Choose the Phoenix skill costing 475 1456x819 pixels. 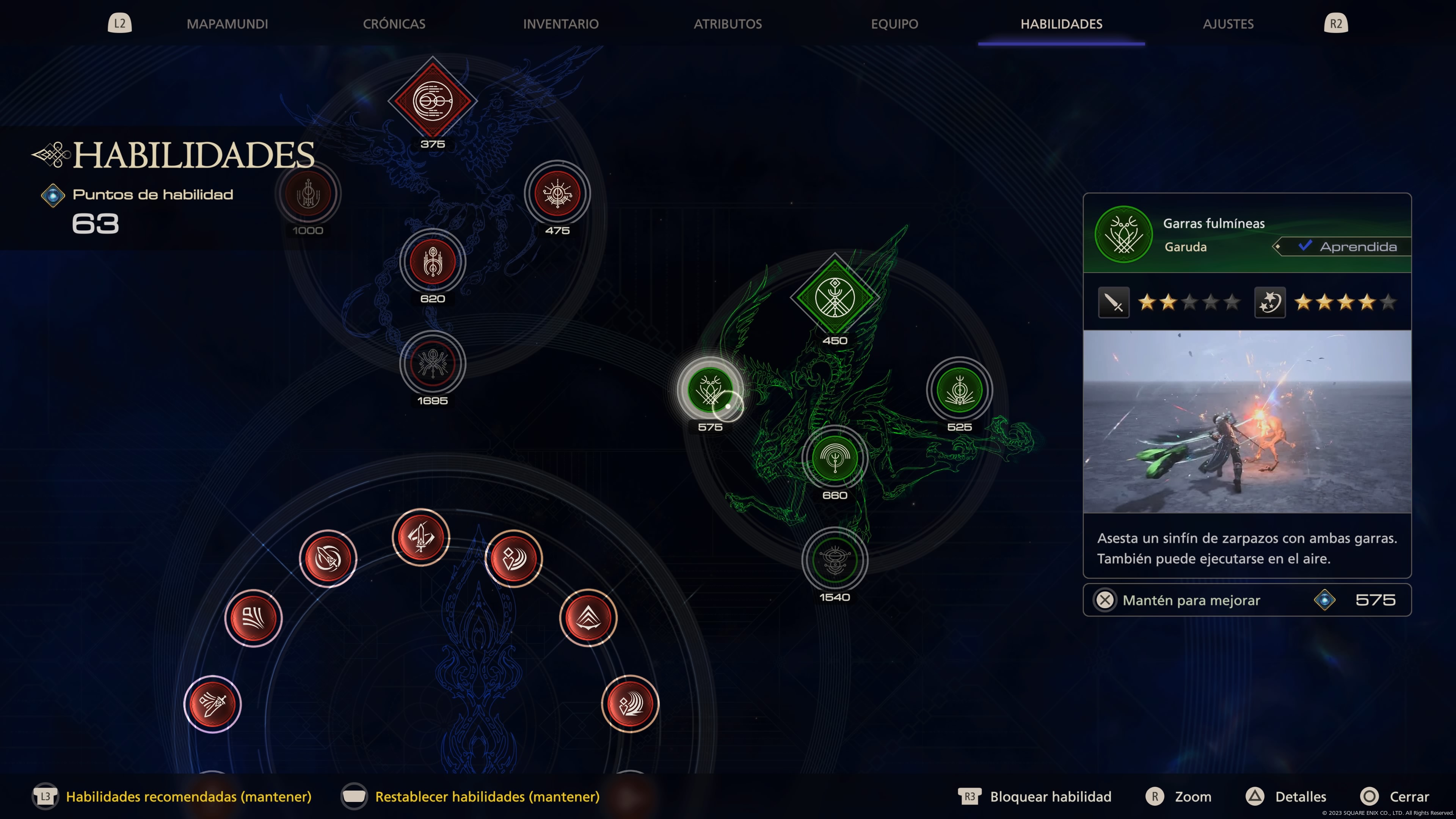click(x=557, y=194)
